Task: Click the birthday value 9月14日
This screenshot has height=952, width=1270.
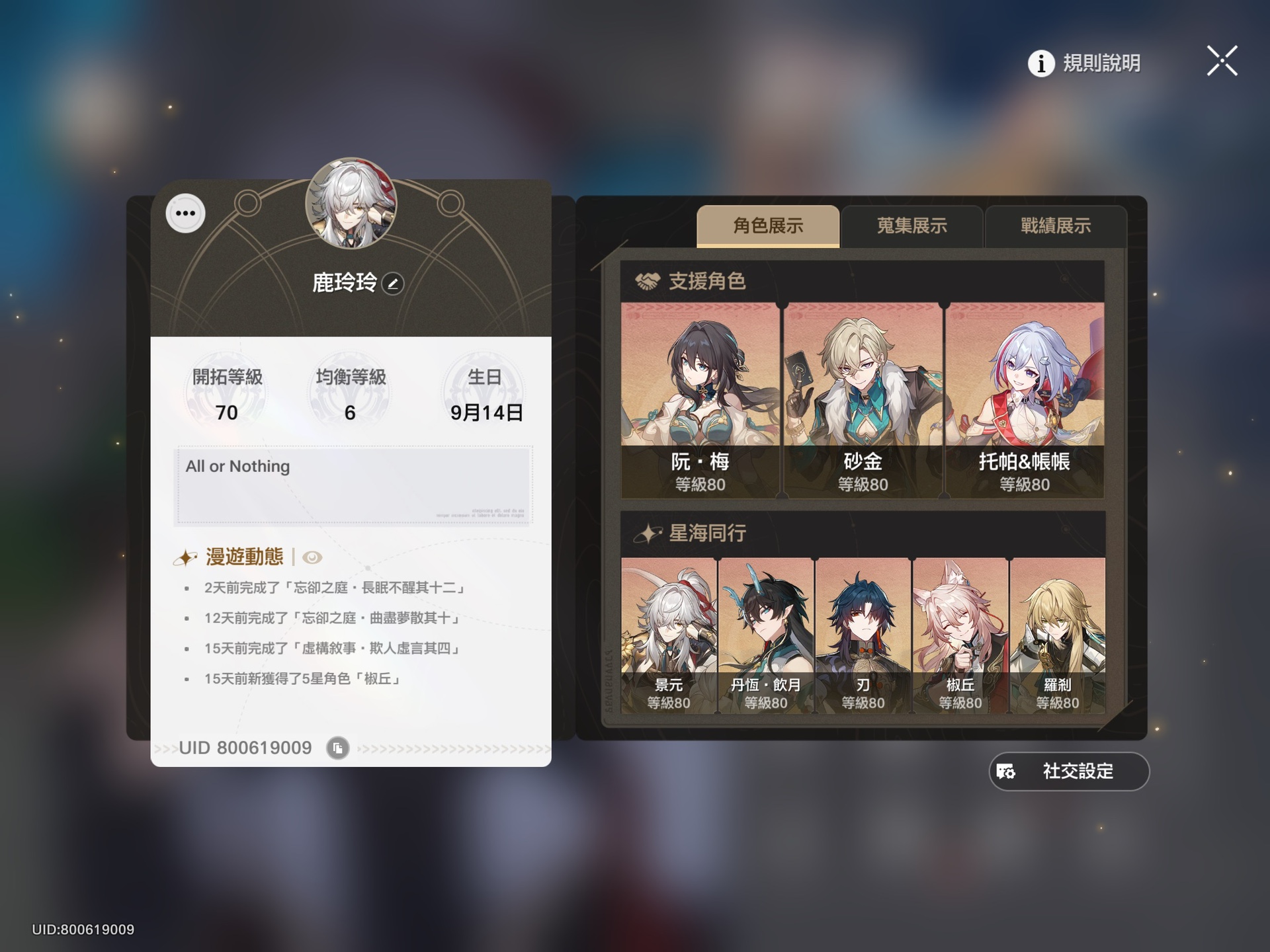Action: [x=484, y=413]
